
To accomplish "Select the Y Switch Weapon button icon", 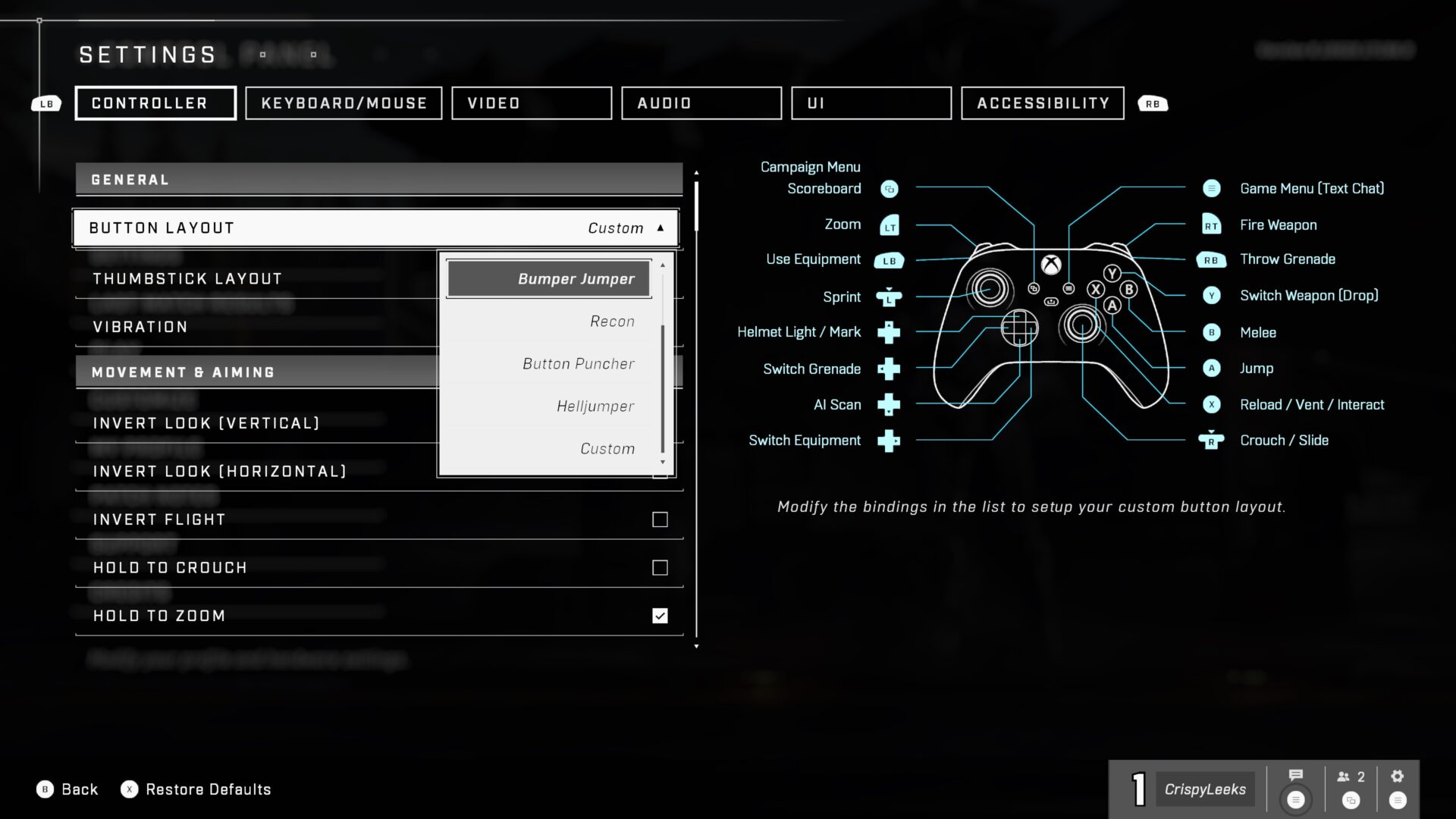I will point(1211,296).
